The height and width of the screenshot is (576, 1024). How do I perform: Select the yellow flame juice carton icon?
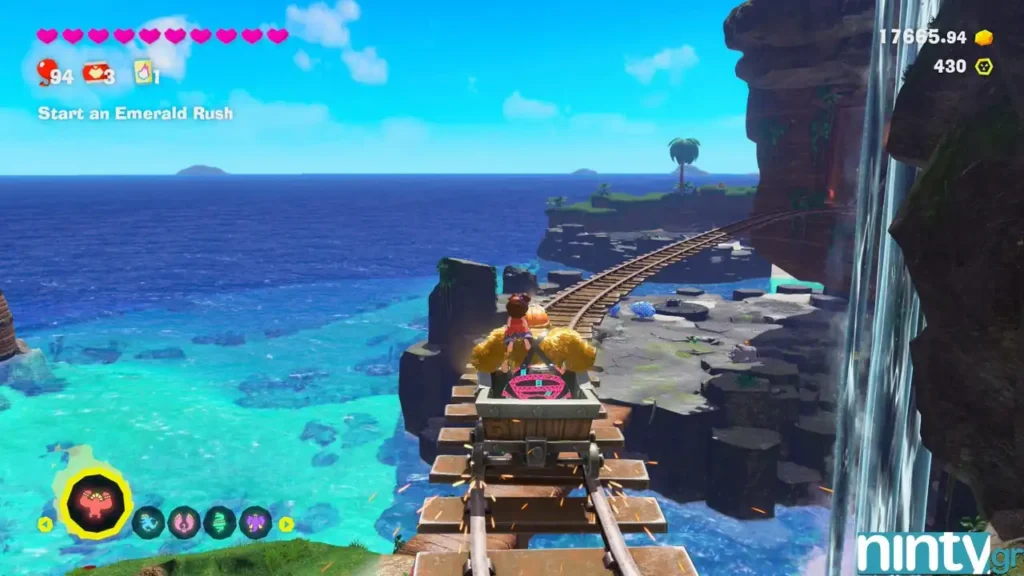[144, 71]
